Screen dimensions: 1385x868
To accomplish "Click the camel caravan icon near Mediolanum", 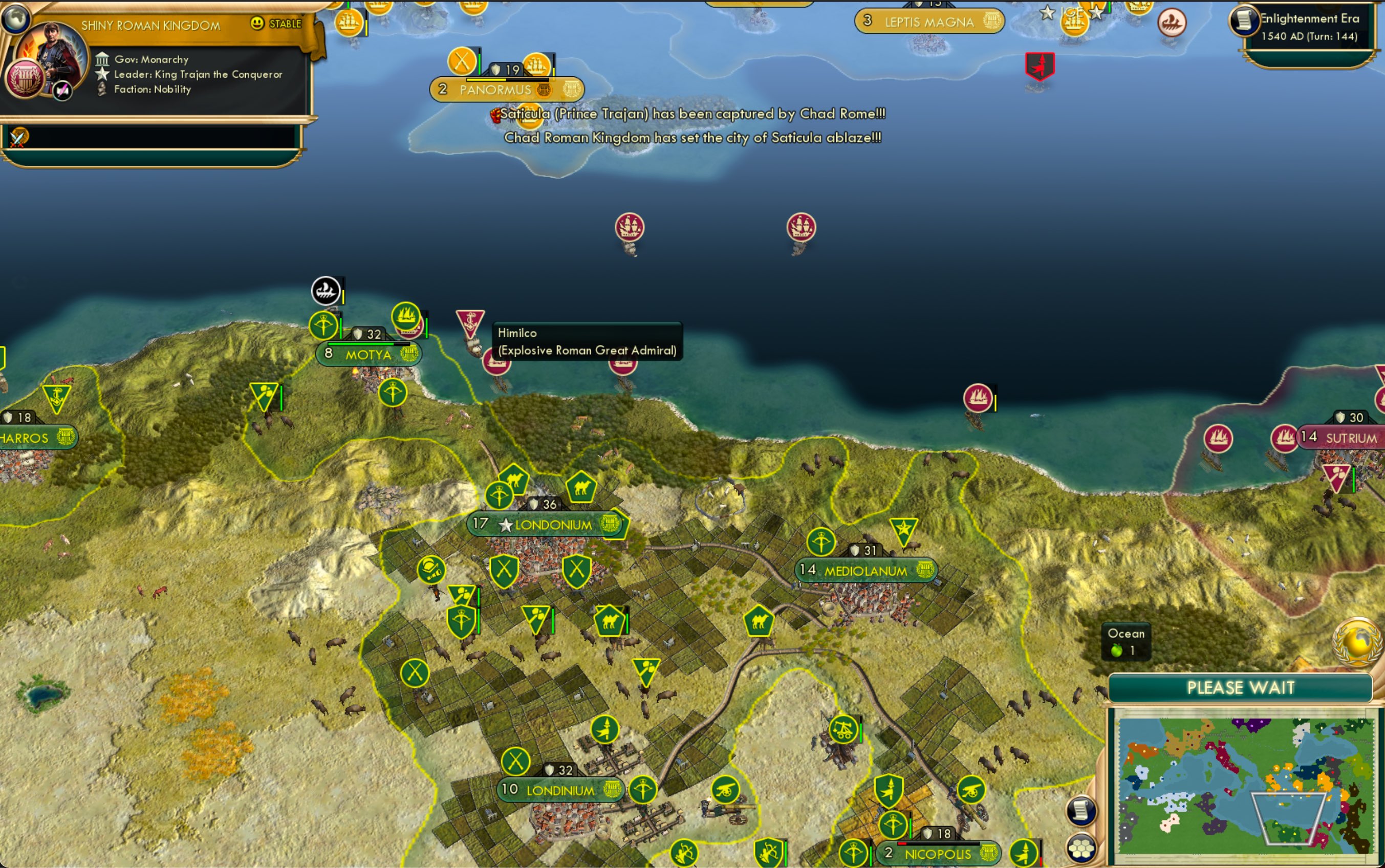I will [761, 622].
